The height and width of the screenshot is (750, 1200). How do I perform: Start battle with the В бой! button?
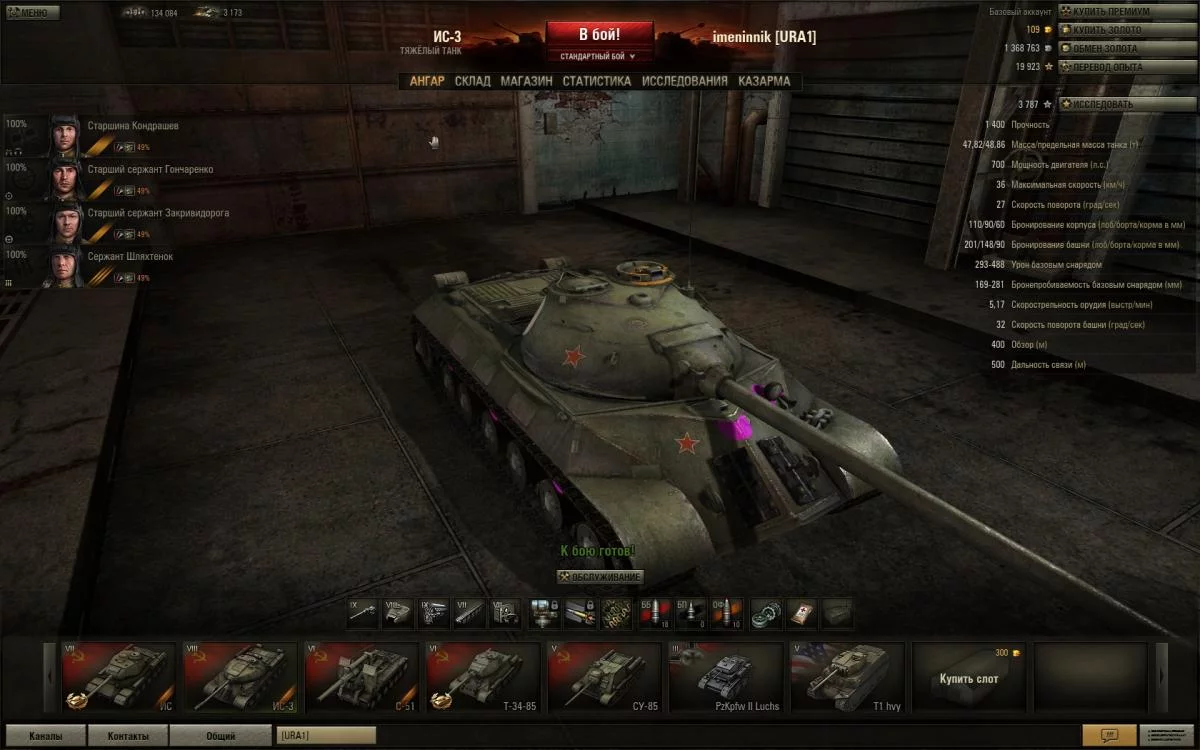(599, 34)
